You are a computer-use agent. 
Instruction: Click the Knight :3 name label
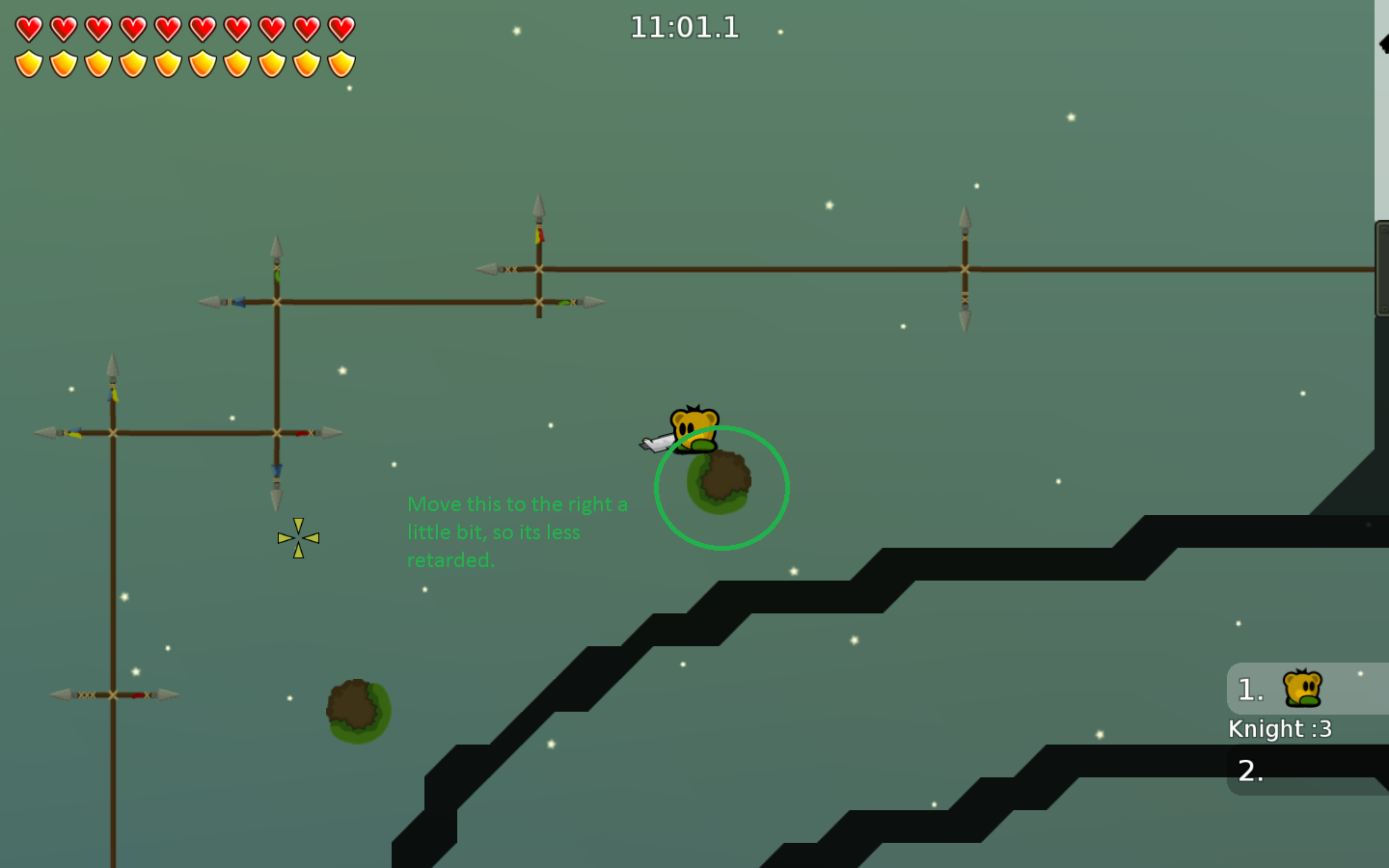click(1280, 729)
